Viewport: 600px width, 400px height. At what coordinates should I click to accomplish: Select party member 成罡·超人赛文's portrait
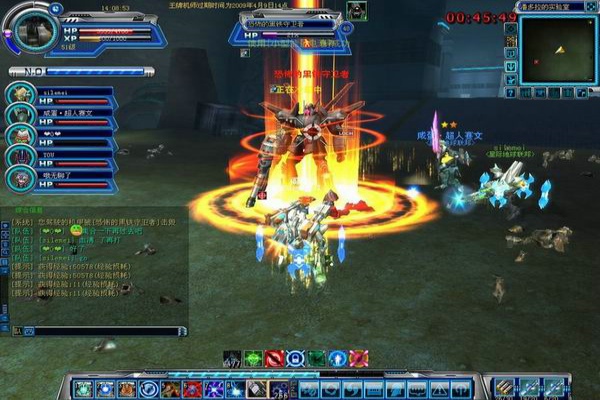(x=20, y=115)
